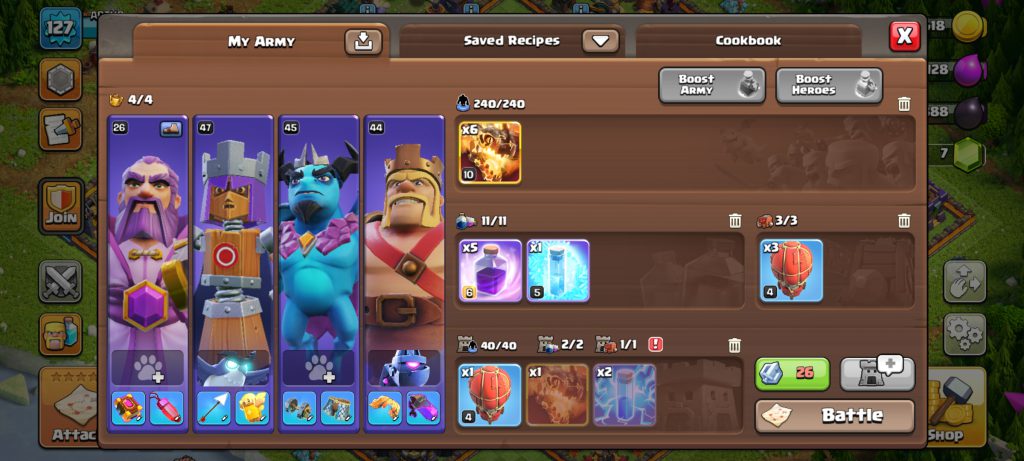Start the Battle
The image size is (1024, 461).
pyautogui.click(x=835, y=415)
